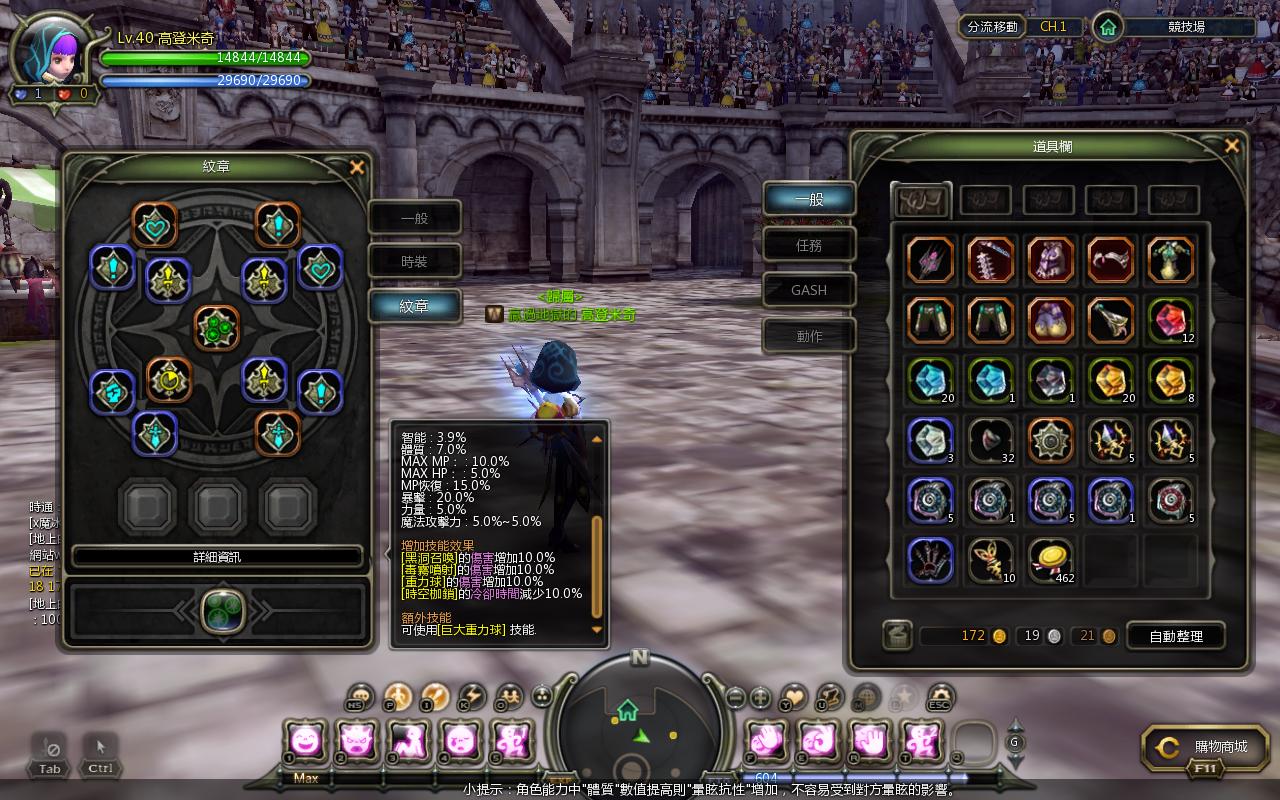Click the central green crest slot

(x=217, y=327)
